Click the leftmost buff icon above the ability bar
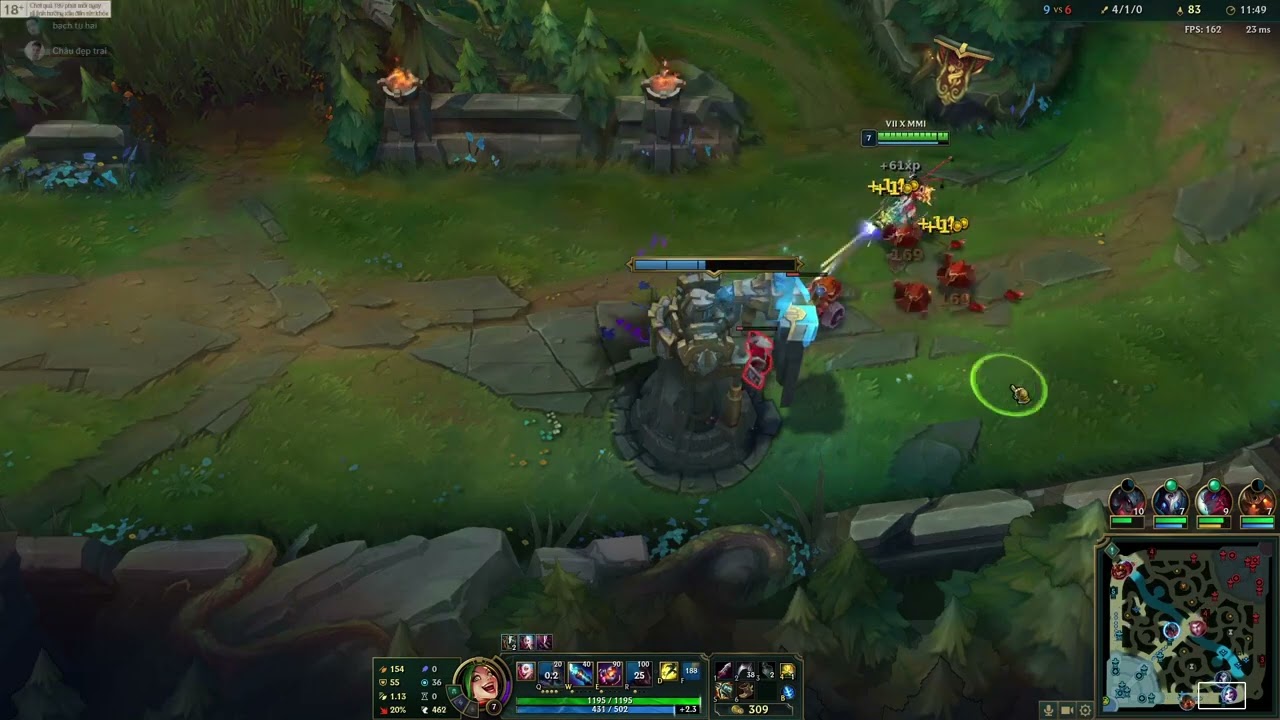Image resolution: width=1280 pixels, height=720 pixels. click(509, 644)
